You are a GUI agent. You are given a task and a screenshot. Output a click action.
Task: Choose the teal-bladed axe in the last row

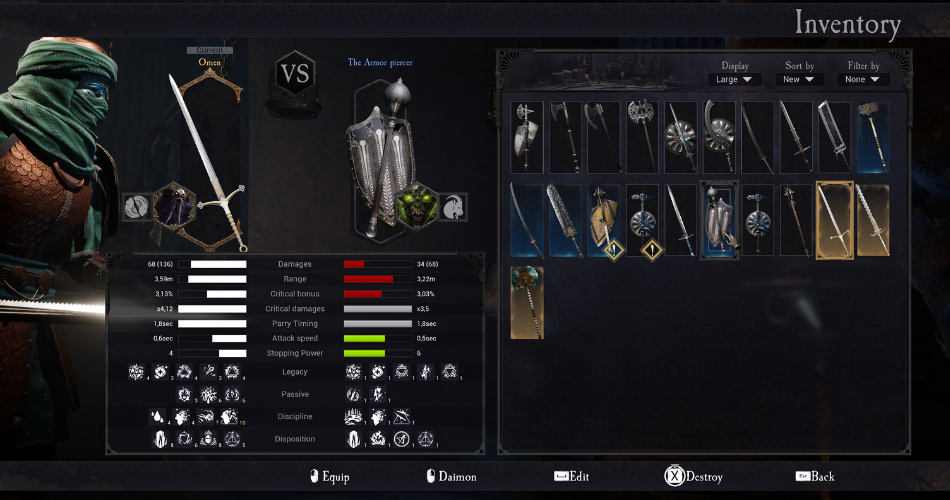coord(527,302)
